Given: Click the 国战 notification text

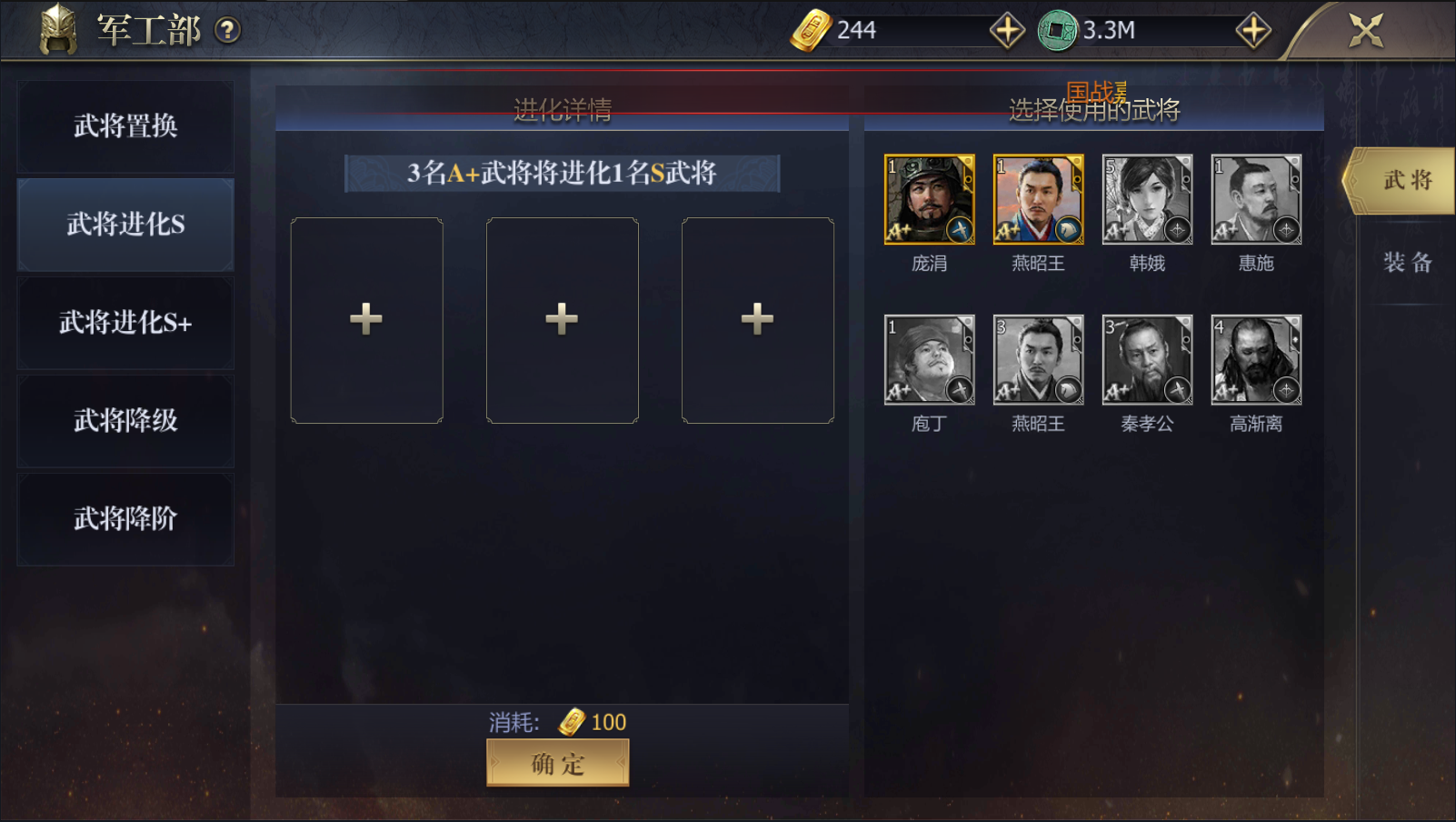Looking at the screenshot, I should 1097,91.
